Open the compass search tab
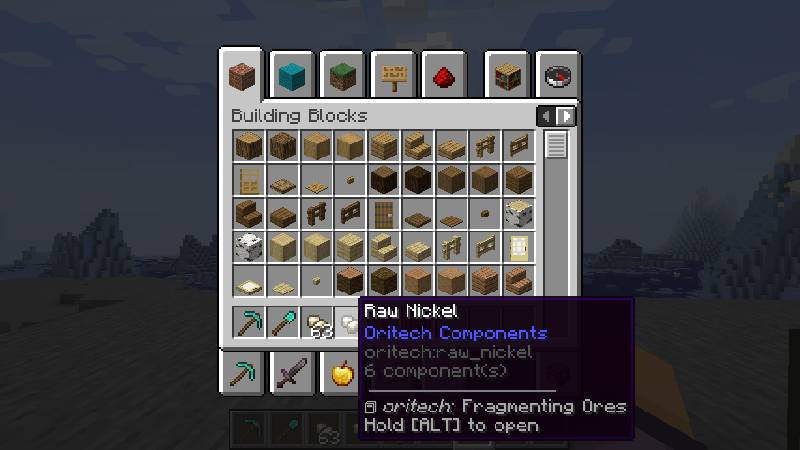The image size is (800, 450). pyautogui.click(x=557, y=75)
